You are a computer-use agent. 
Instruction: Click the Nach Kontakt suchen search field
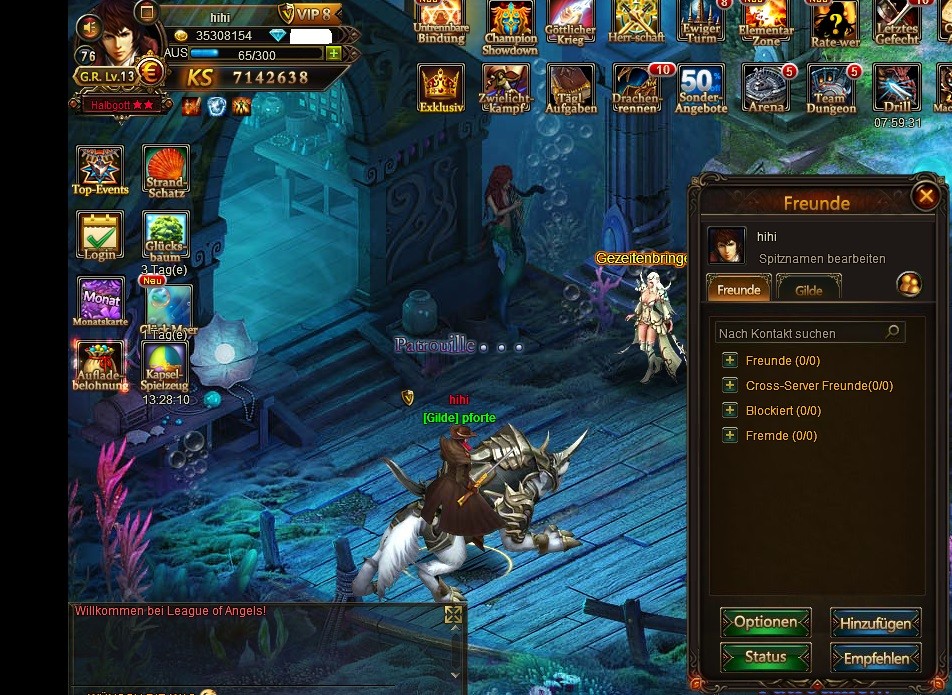point(800,333)
